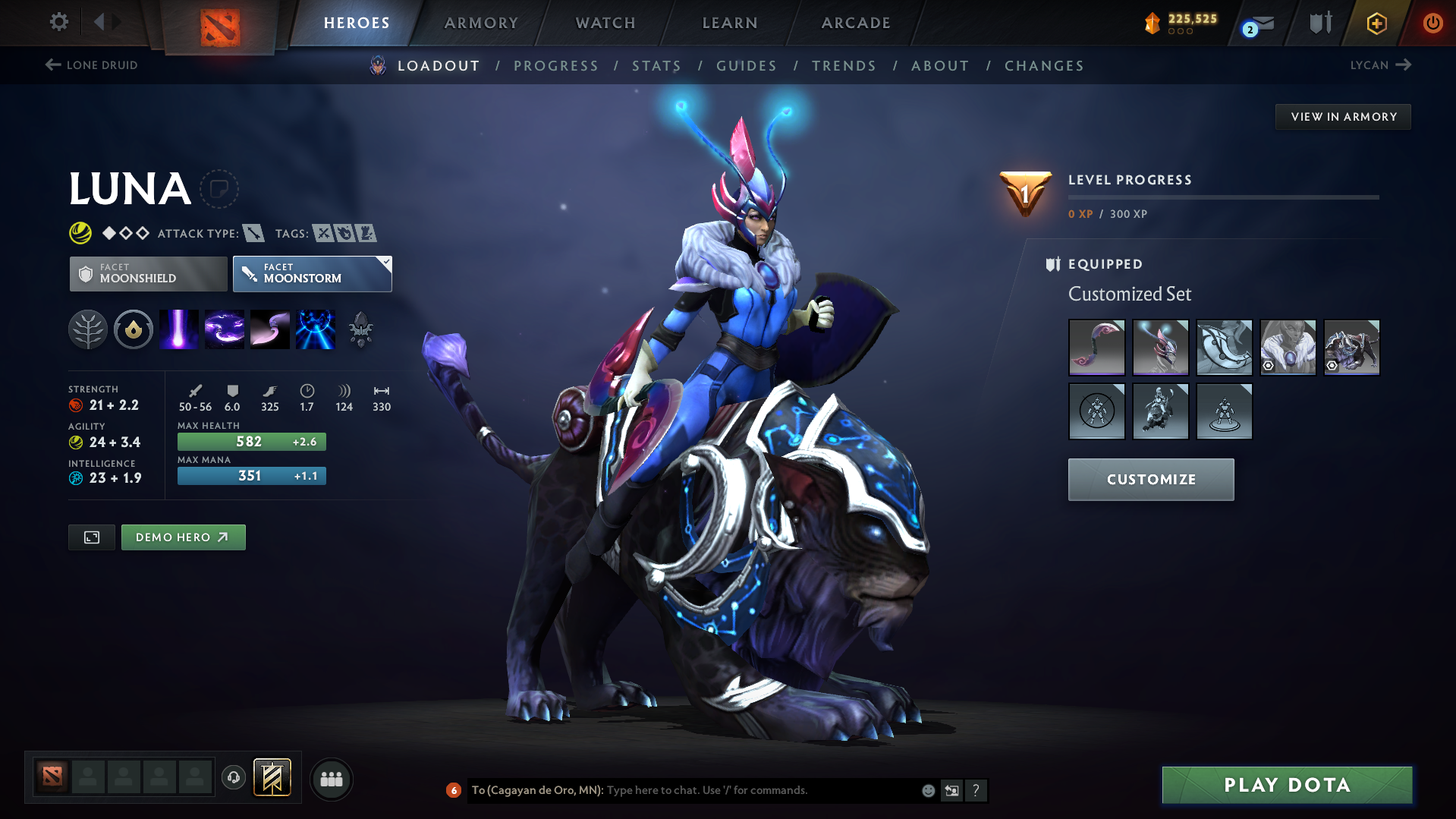Select the Moonshield facet
This screenshot has width=1456, height=819.
coord(148,273)
